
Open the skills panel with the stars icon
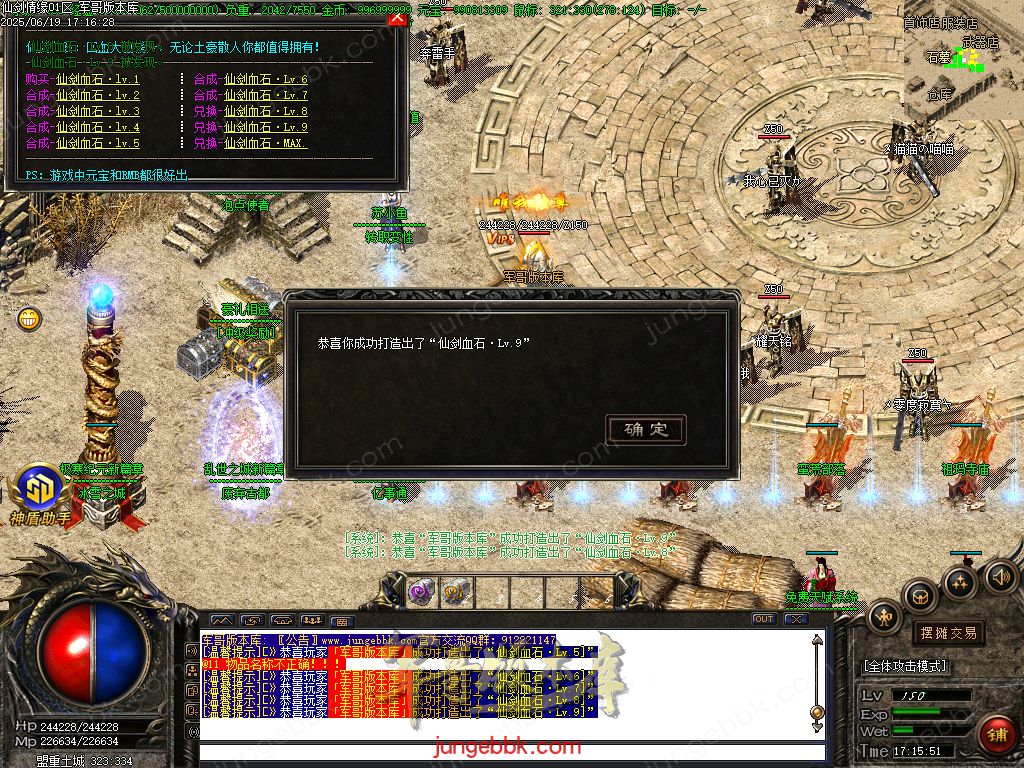click(960, 582)
